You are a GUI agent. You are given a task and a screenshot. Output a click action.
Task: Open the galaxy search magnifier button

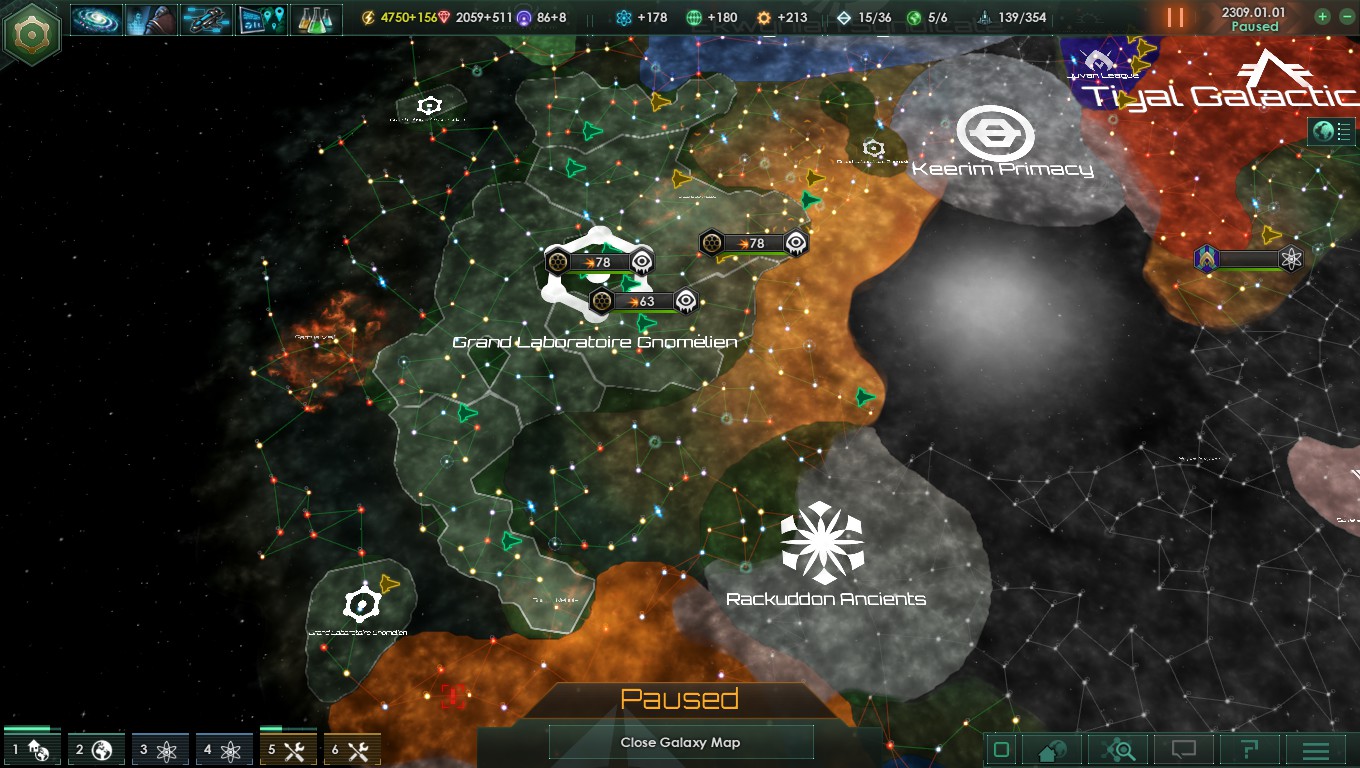pyautogui.click(x=1119, y=750)
